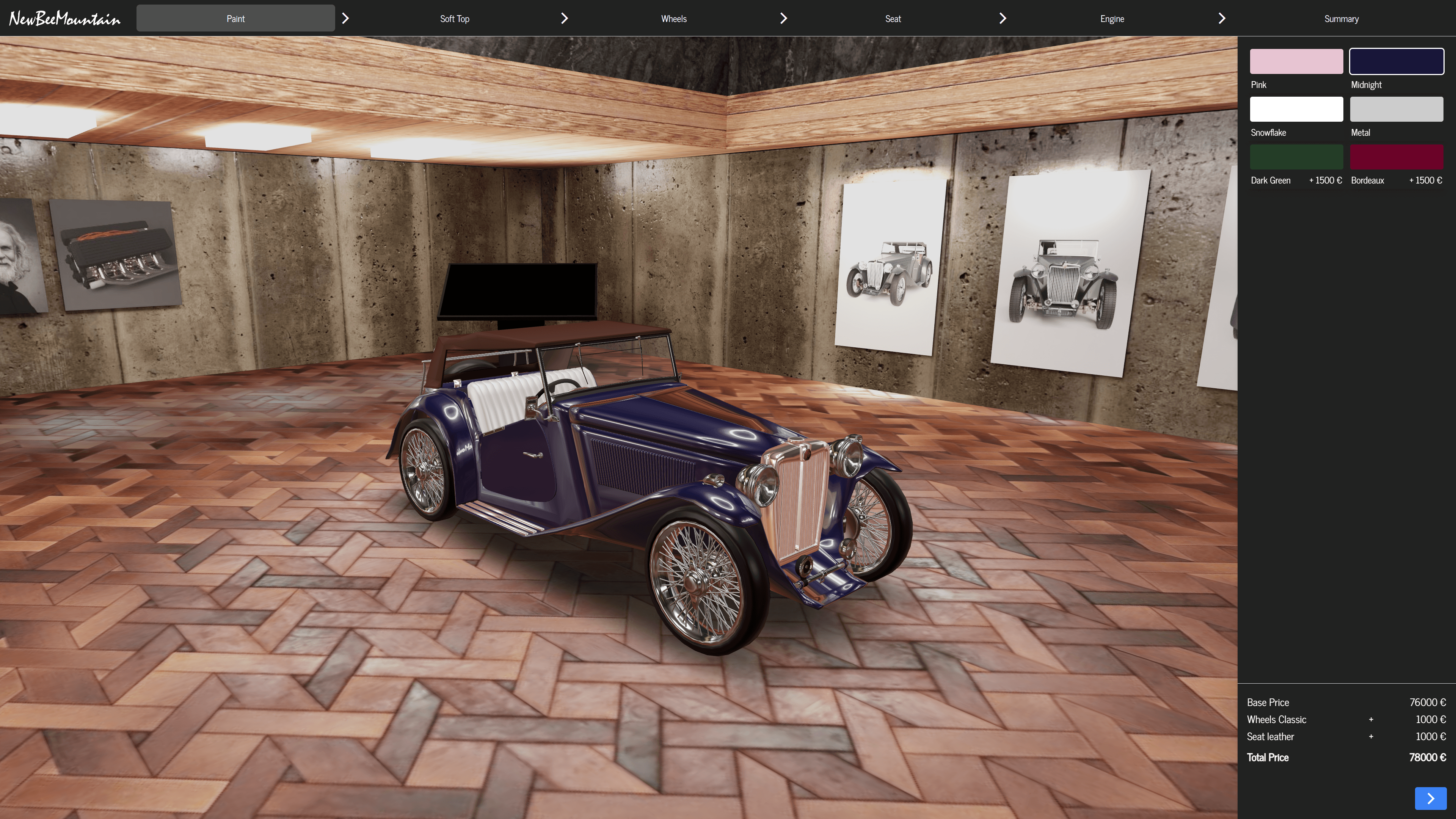This screenshot has height=819, width=1456.
Task: Go to the Wheels tab
Action: (x=674, y=19)
